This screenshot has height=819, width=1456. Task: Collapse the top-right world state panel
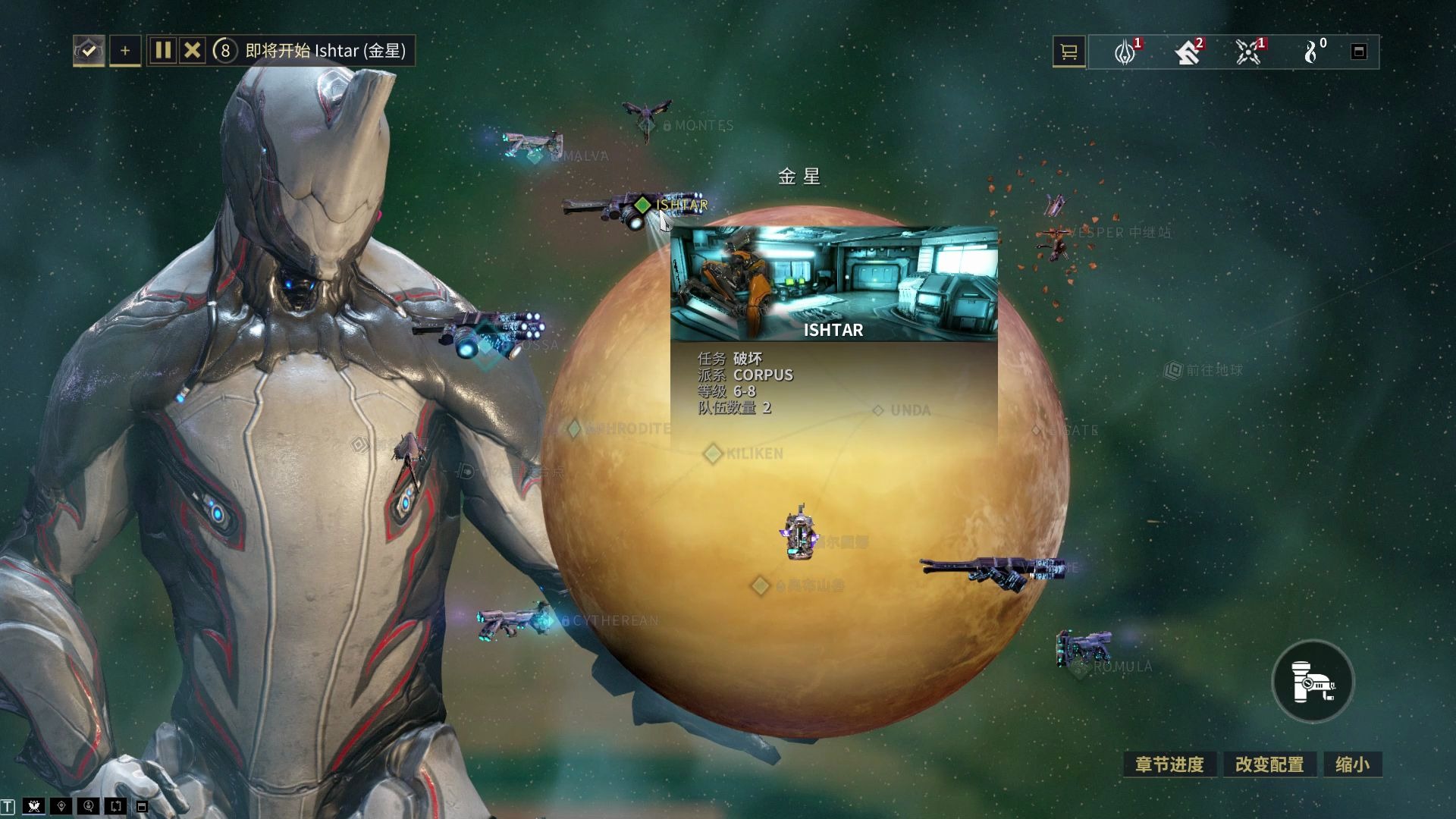coord(1359,52)
